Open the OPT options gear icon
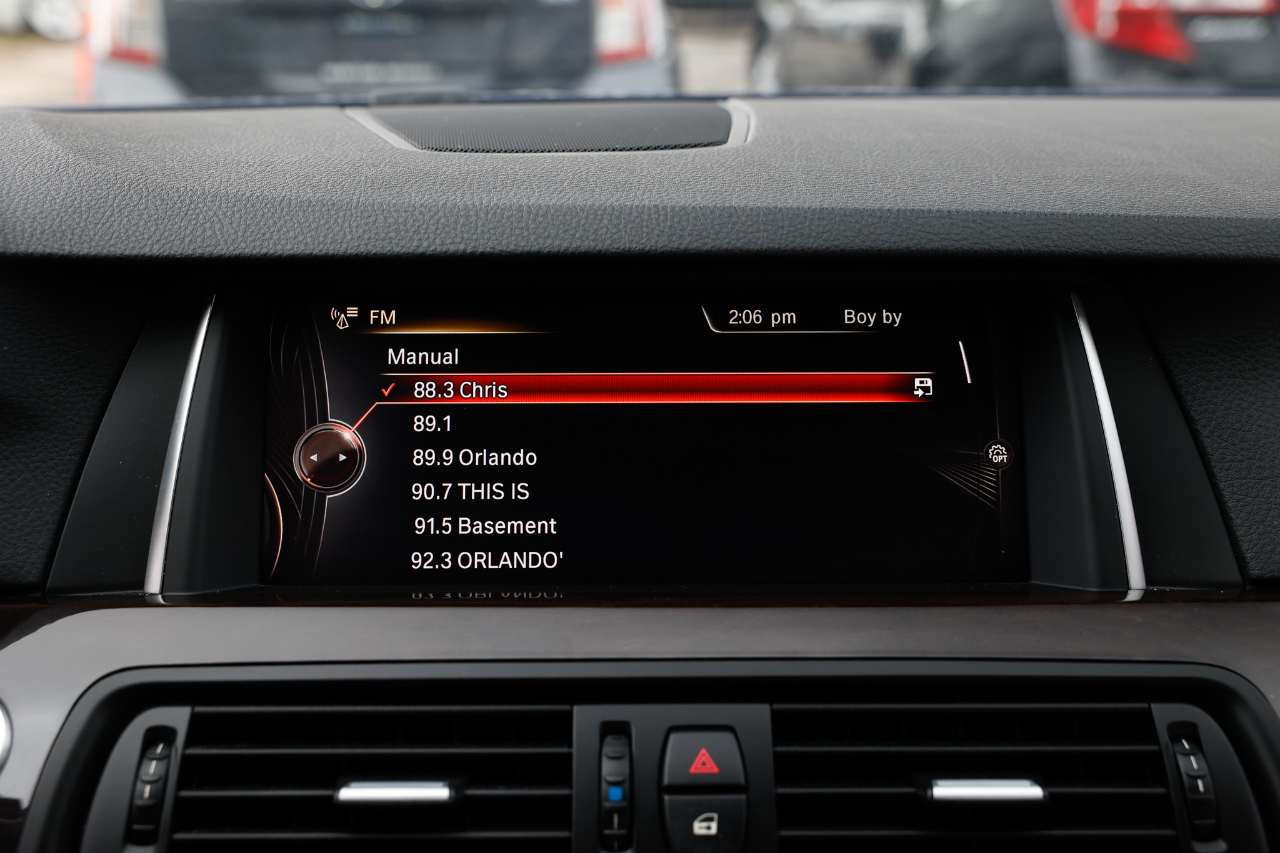1280x853 pixels. pos(998,455)
